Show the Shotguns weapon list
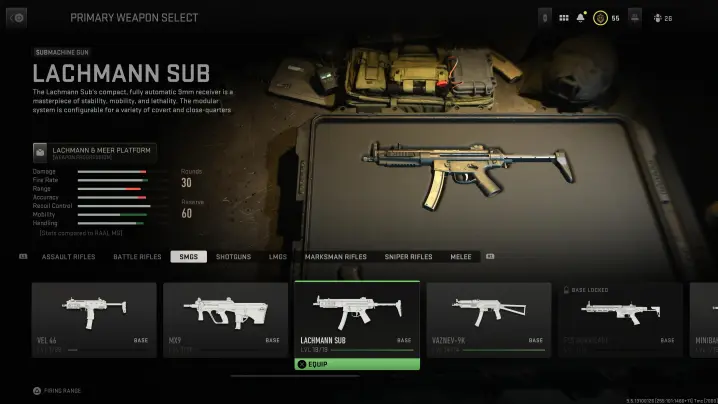This screenshot has width=718, height=404. pyautogui.click(x=233, y=257)
